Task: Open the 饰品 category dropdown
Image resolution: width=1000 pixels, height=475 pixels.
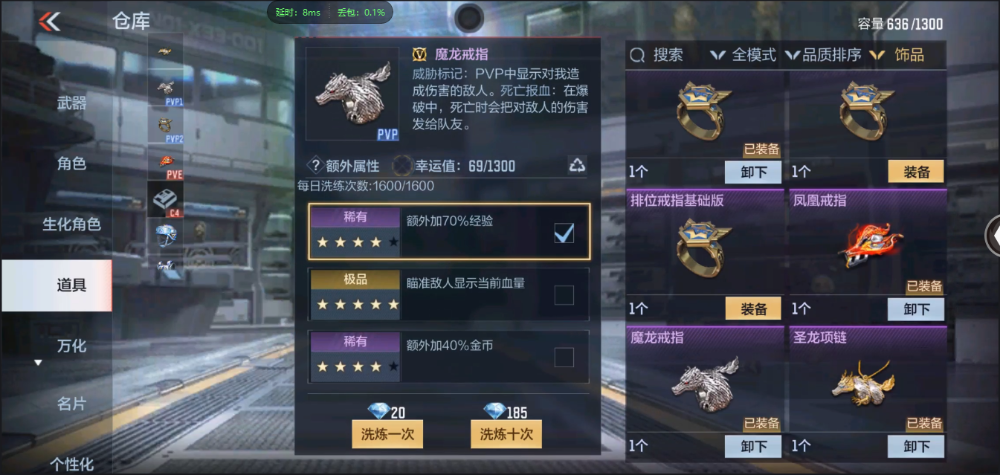Action: (900, 55)
